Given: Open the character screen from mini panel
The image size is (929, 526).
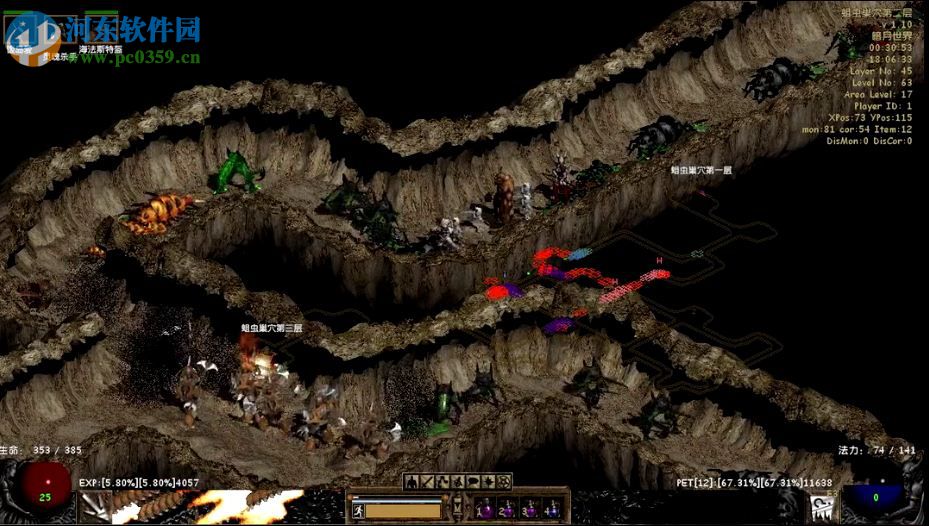Looking at the screenshot, I should pyautogui.click(x=411, y=482).
